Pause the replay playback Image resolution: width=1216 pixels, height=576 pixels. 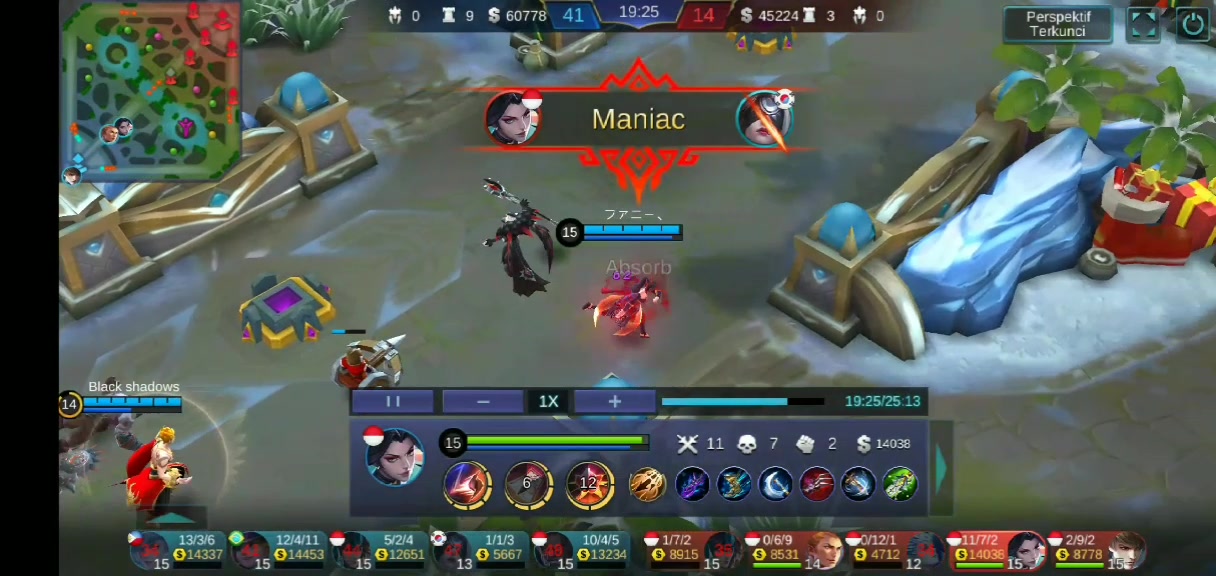(392, 401)
